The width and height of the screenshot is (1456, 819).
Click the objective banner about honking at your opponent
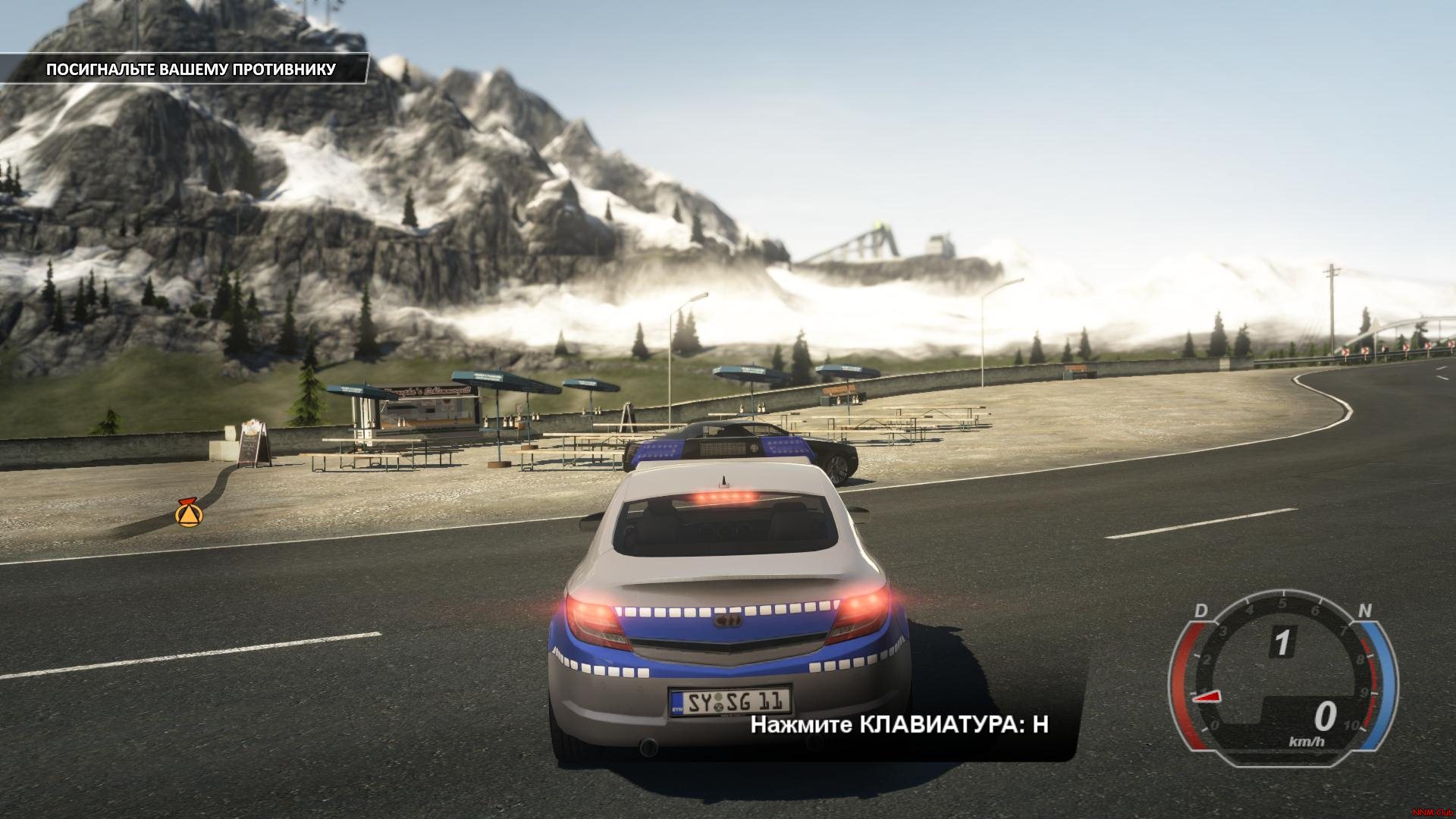click(x=190, y=70)
